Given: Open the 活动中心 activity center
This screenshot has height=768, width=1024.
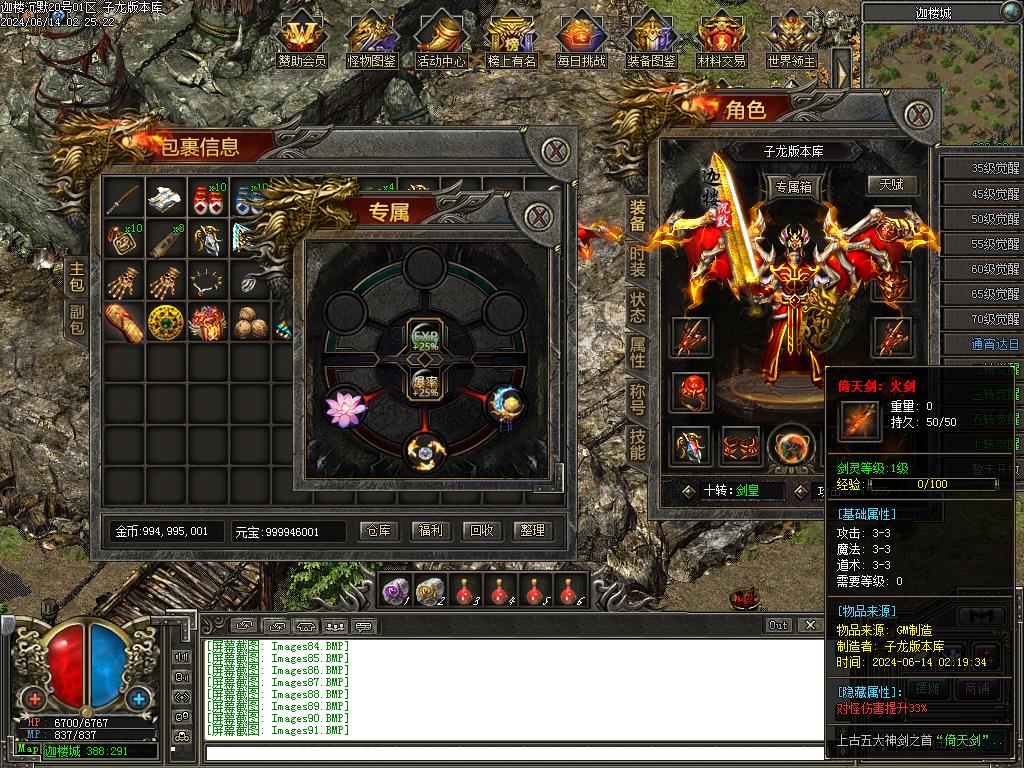Looking at the screenshot, I should (x=441, y=40).
